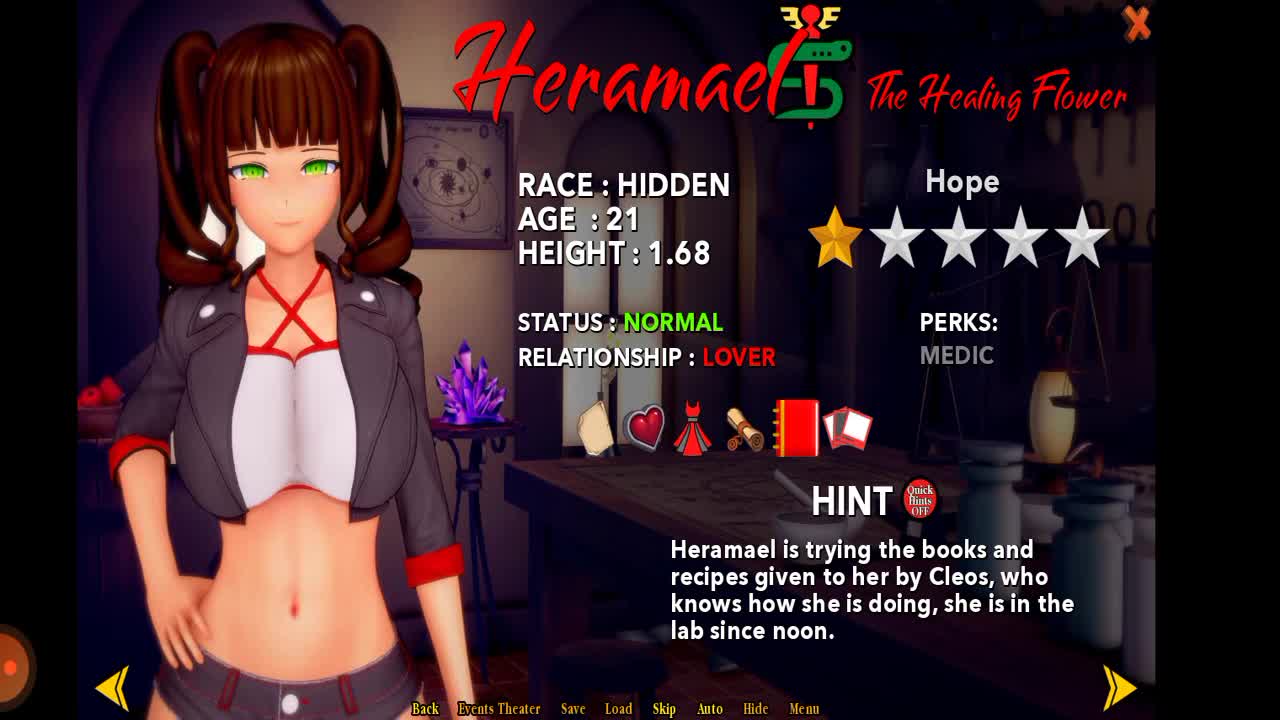Viewport: 1280px width, 720px height.
Task: Select the red heart icon
Action: pos(645,428)
